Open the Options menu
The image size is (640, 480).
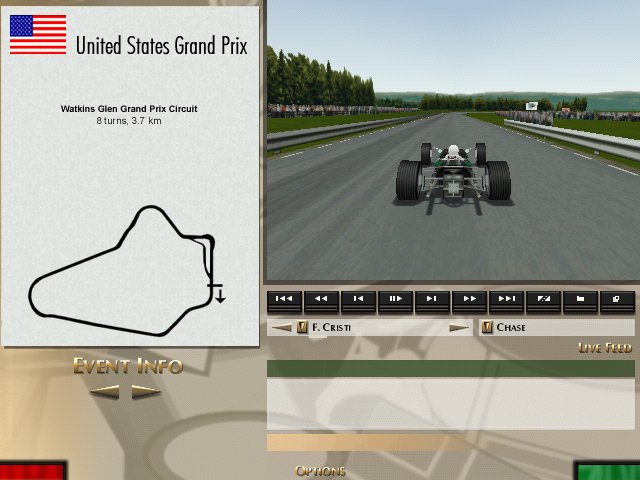click(x=320, y=471)
